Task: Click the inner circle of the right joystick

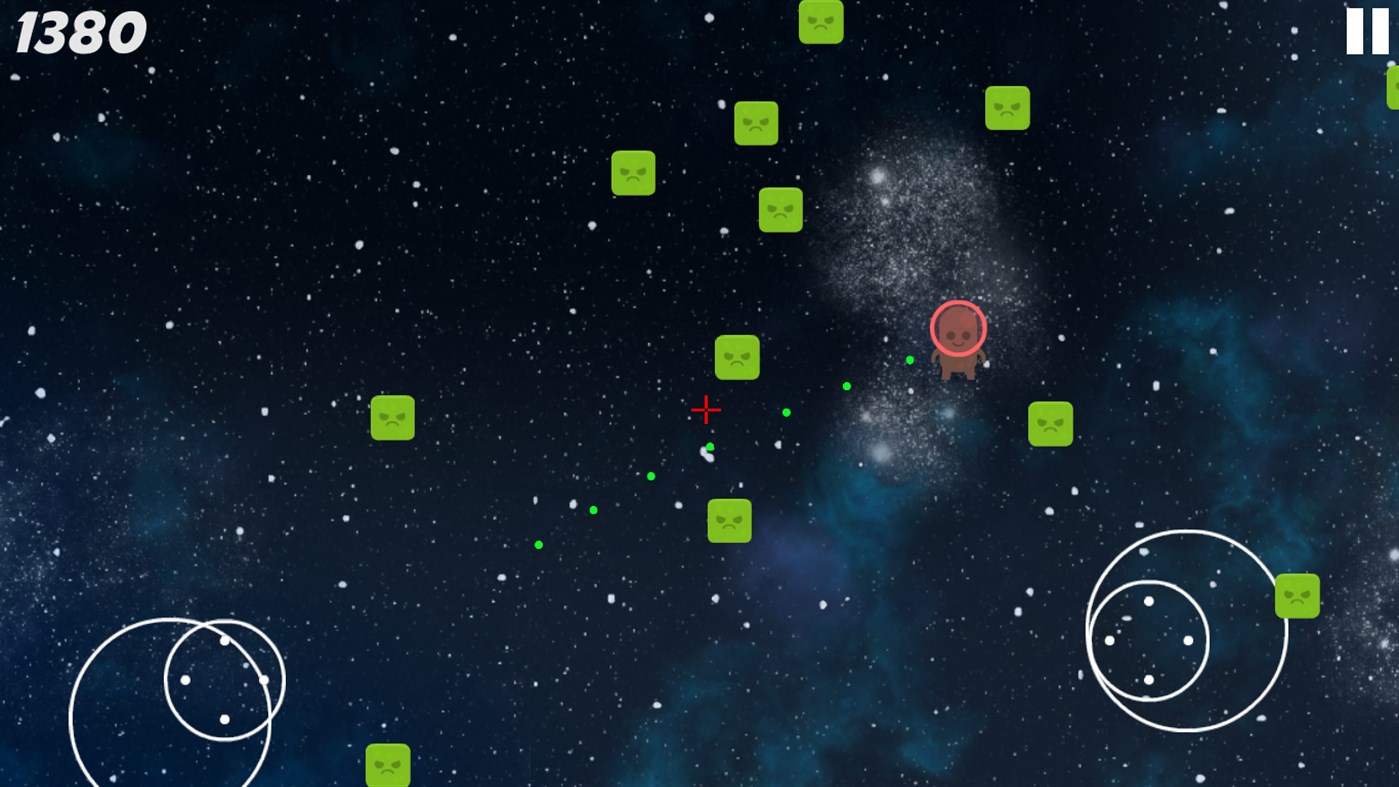Action: coord(1148,640)
